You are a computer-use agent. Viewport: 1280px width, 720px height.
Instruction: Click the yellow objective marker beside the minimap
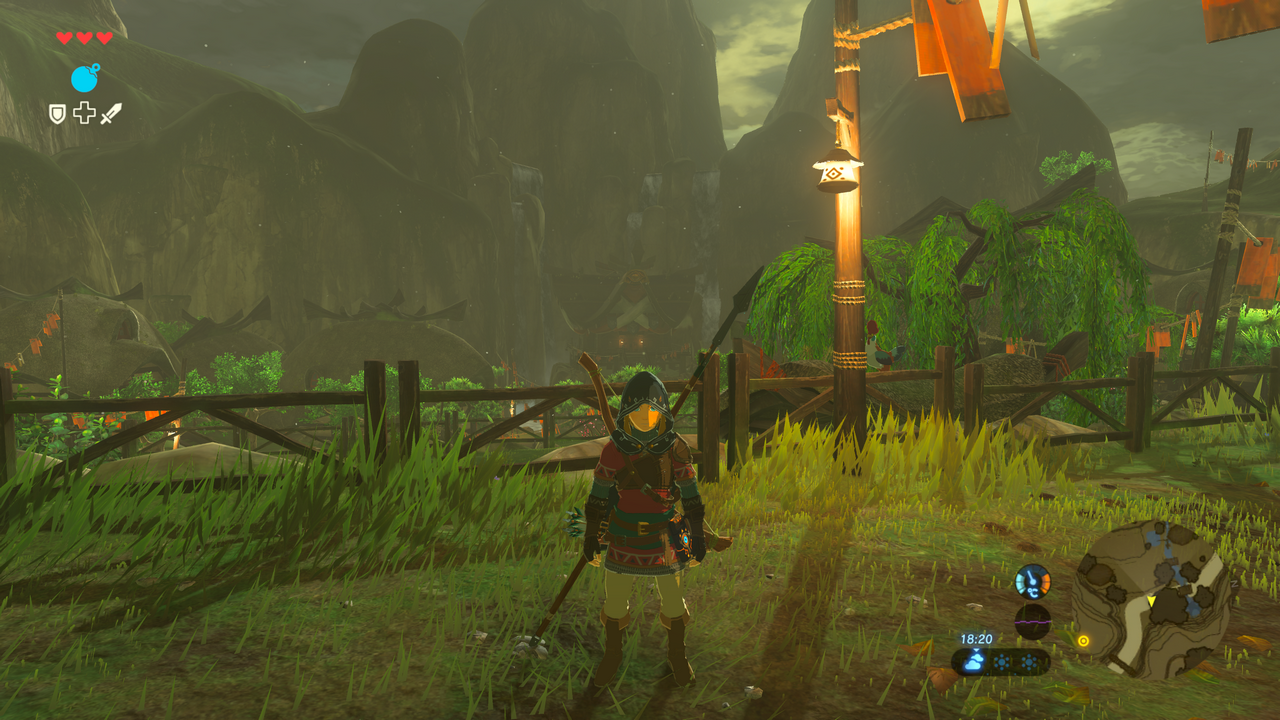pos(1082,640)
